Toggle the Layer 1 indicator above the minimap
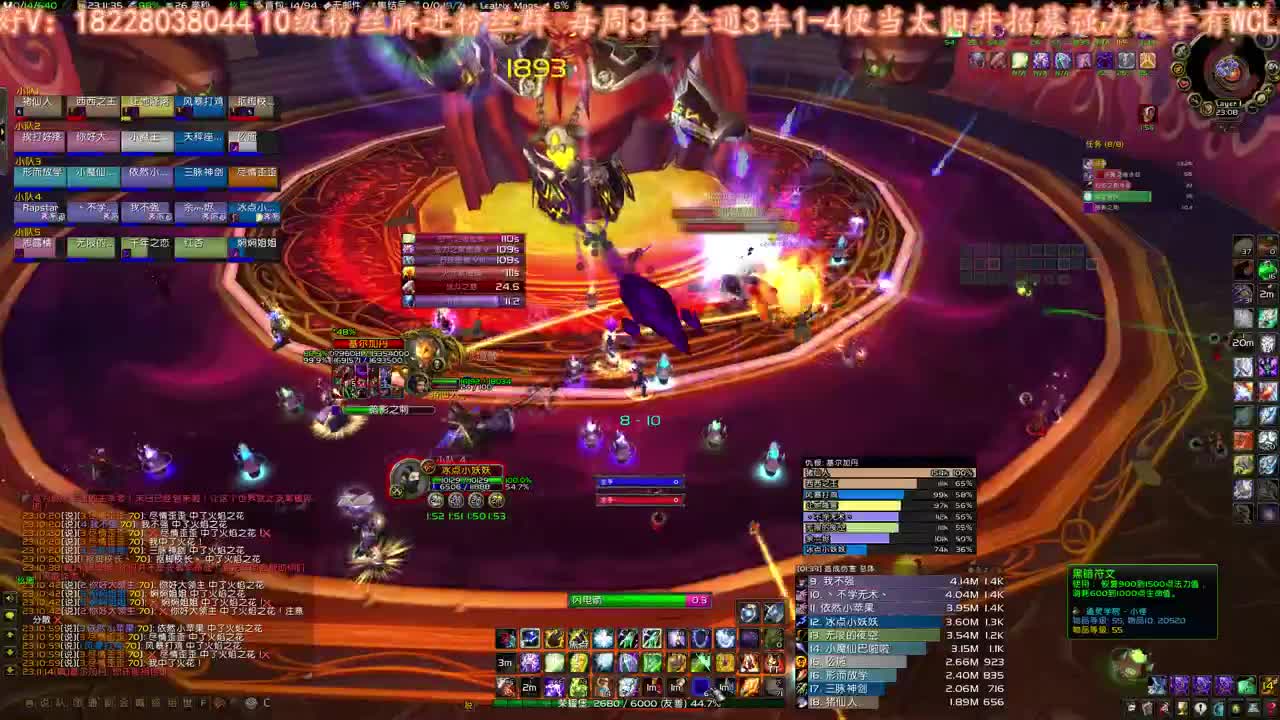The width and height of the screenshot is (1280, 720). [x=1227, y=103]
